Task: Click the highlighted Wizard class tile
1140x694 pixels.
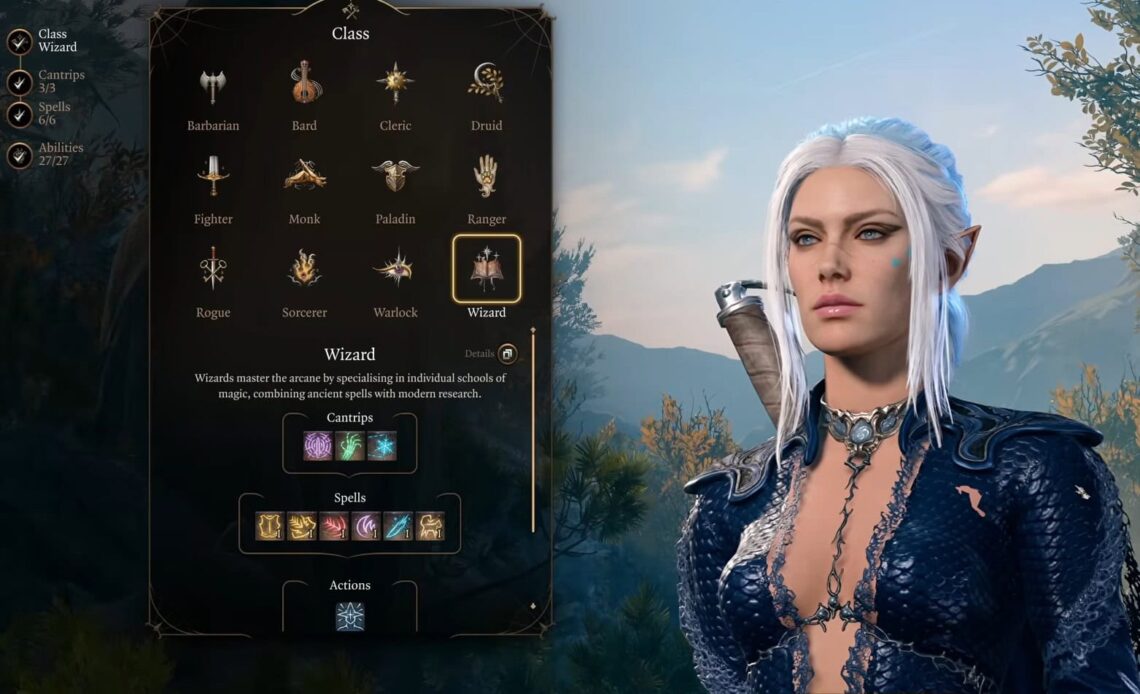Action: [x=486, y=269]
